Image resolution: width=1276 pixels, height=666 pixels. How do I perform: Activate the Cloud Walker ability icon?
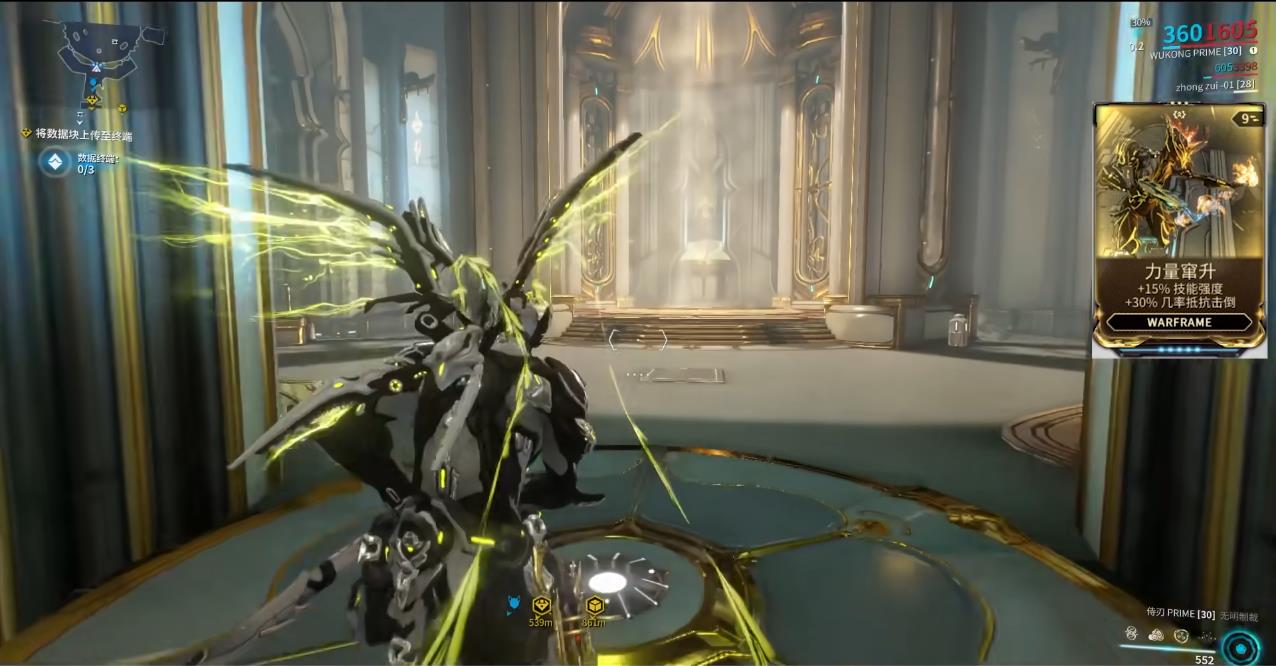click(x=1156, y=634)
